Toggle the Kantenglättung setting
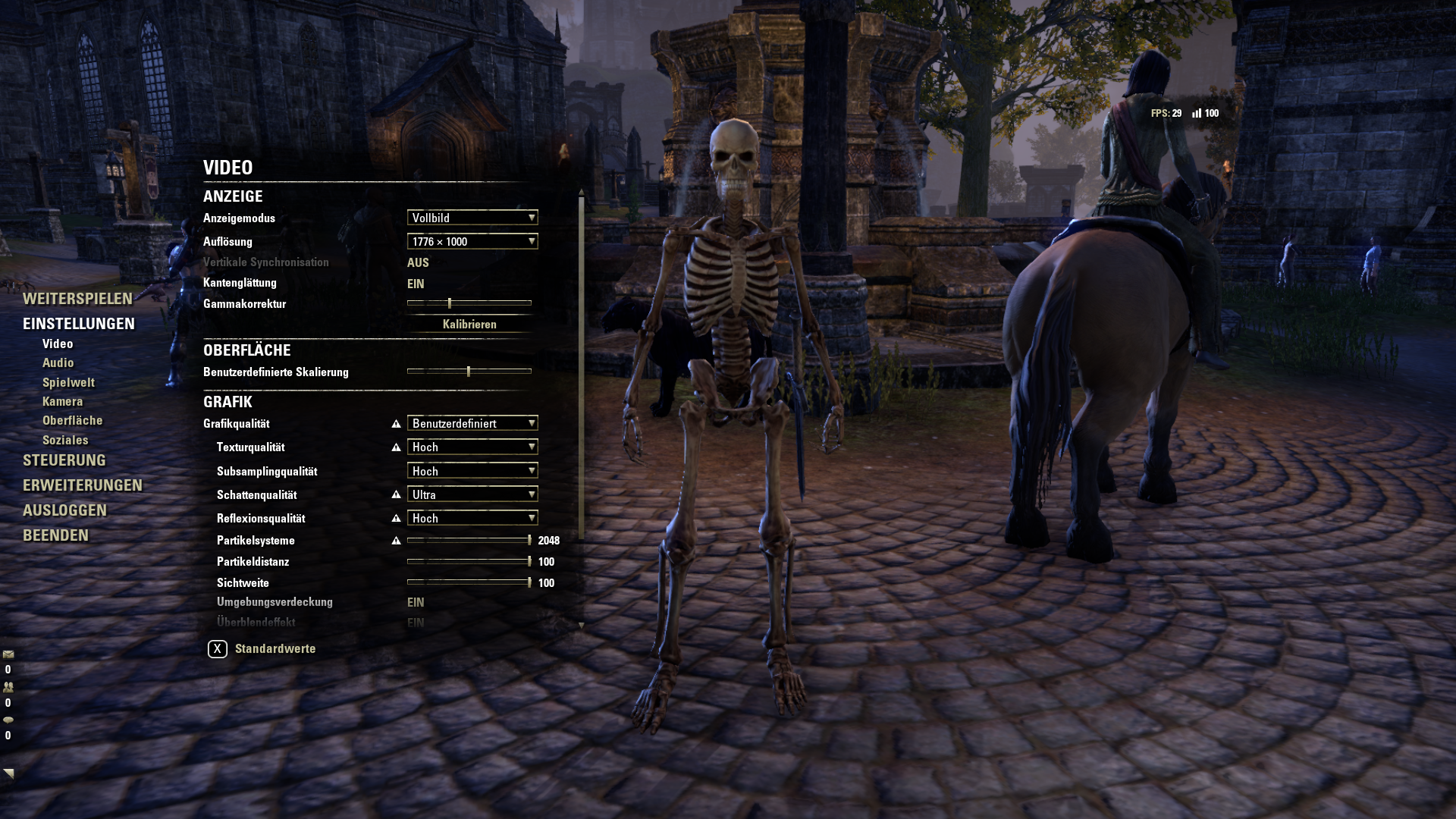Viewport: 1456px width, 819px height. pos(416,284)
